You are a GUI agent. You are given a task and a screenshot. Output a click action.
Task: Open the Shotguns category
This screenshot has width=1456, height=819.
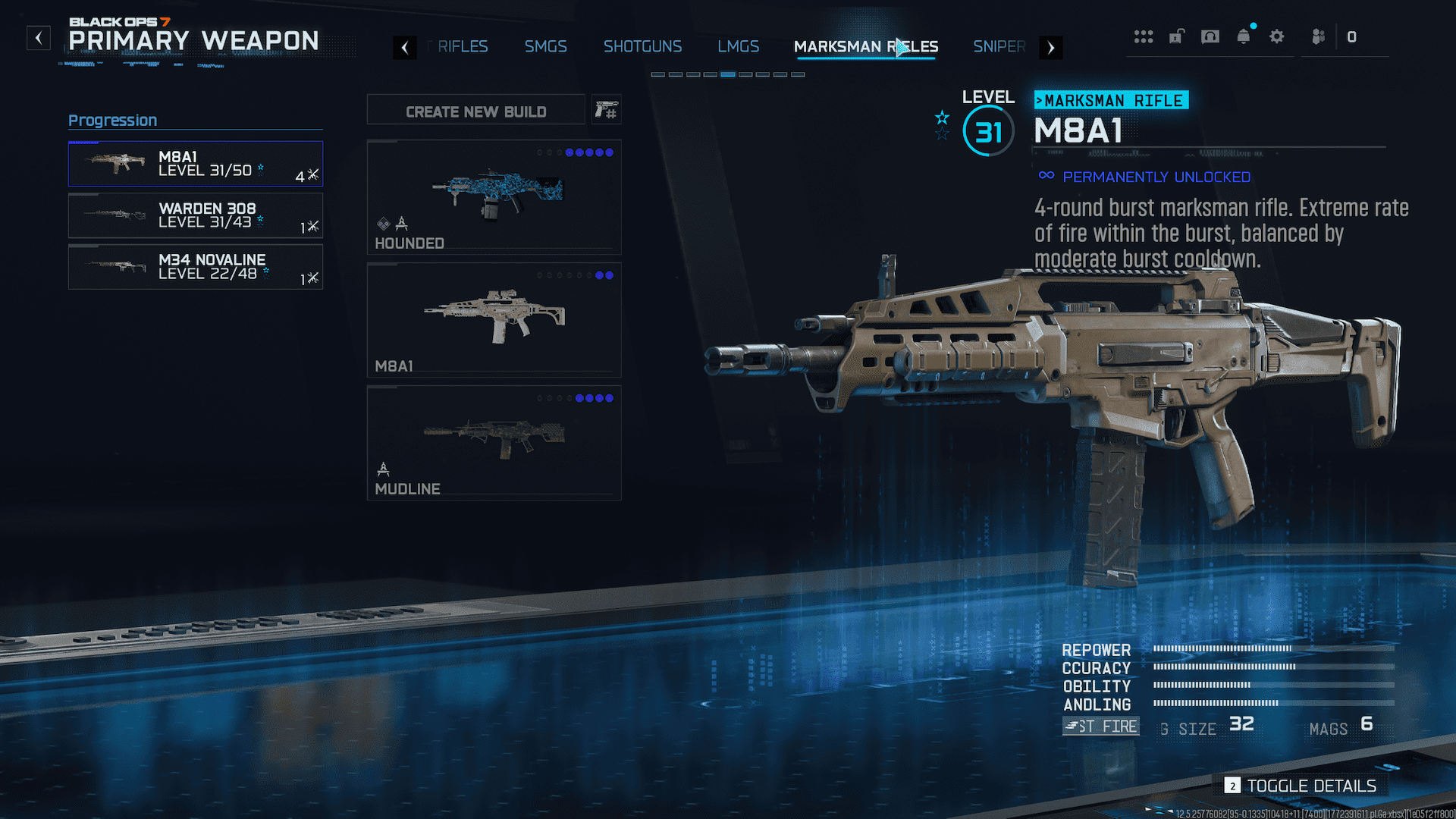(x=642, y=47)
